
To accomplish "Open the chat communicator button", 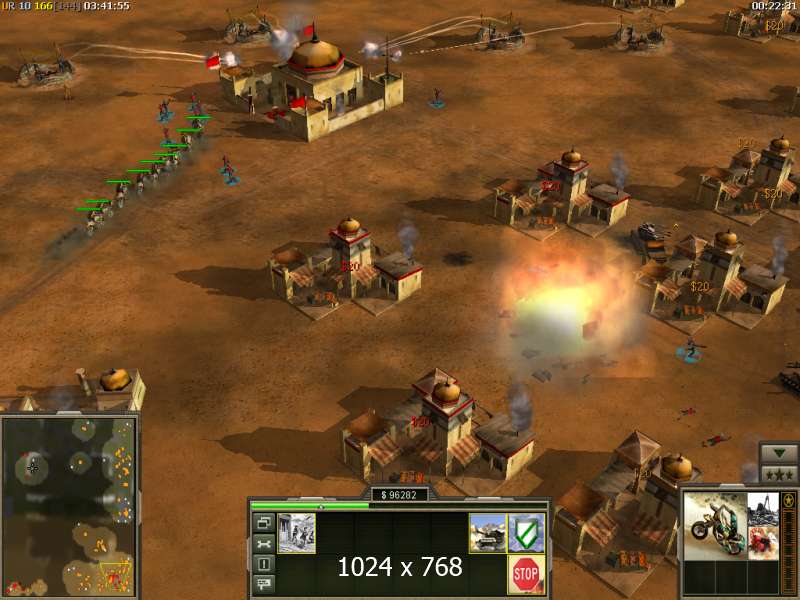I will pos(263,585).
